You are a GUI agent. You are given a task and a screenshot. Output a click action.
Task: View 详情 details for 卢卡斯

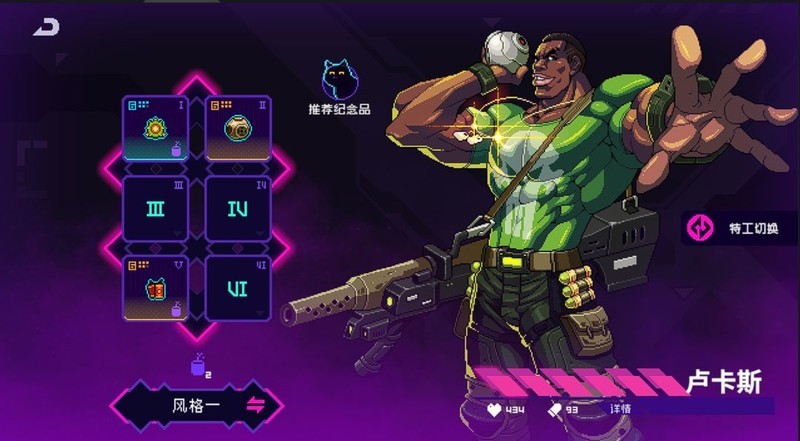pyautogui.click(x=621, y=409)
